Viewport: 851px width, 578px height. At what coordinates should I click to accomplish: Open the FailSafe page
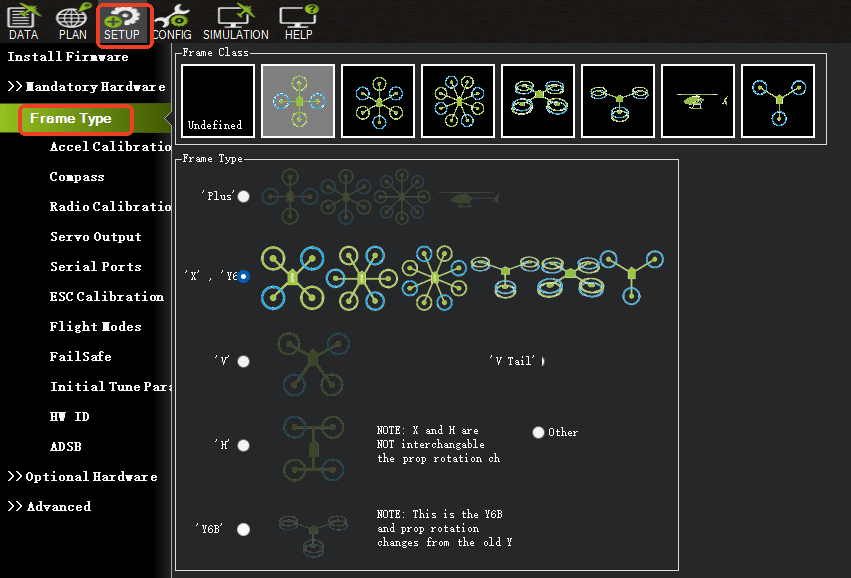click(x=80, y=357)
